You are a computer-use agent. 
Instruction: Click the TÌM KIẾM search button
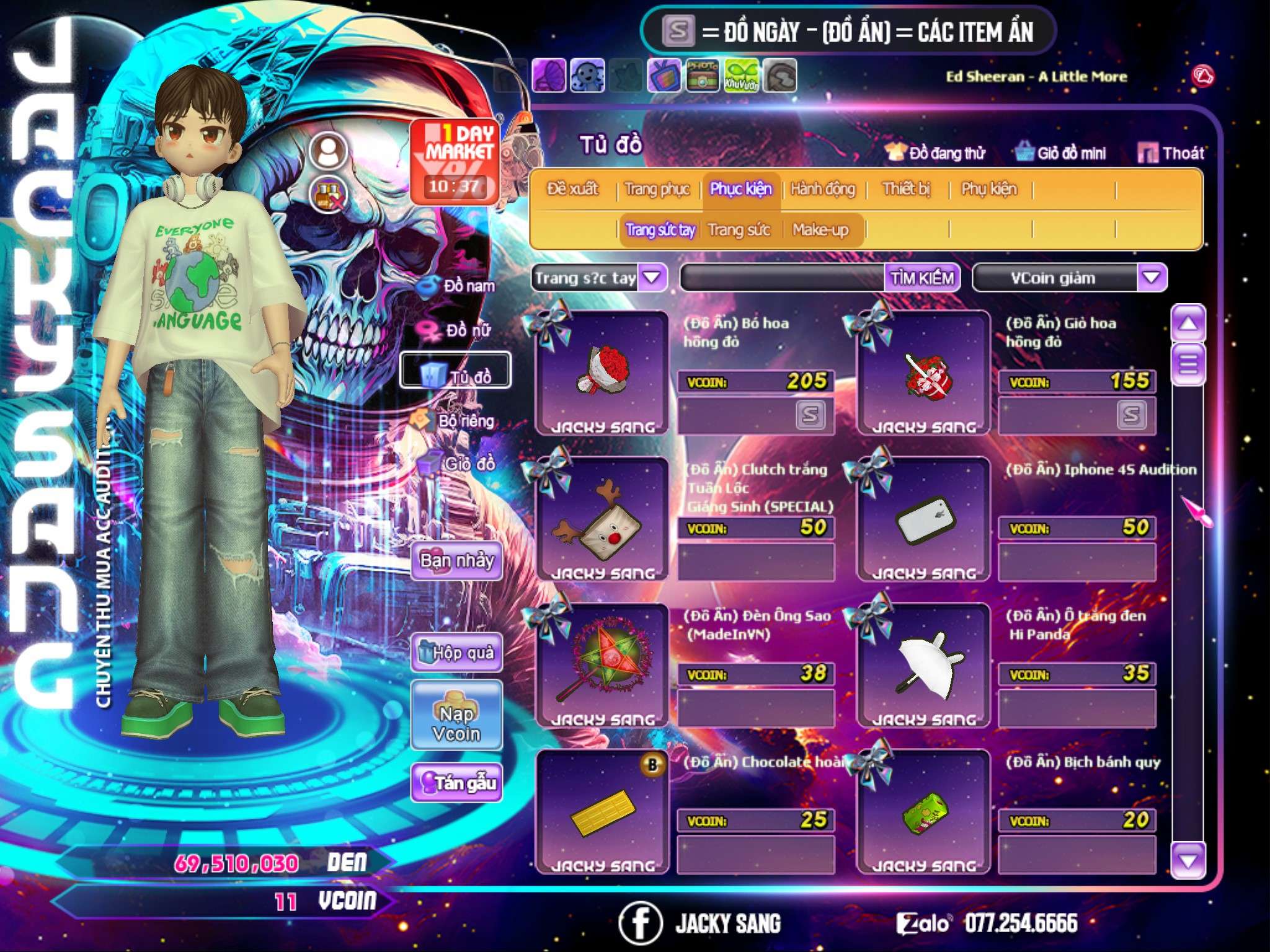tap(921, 278)
